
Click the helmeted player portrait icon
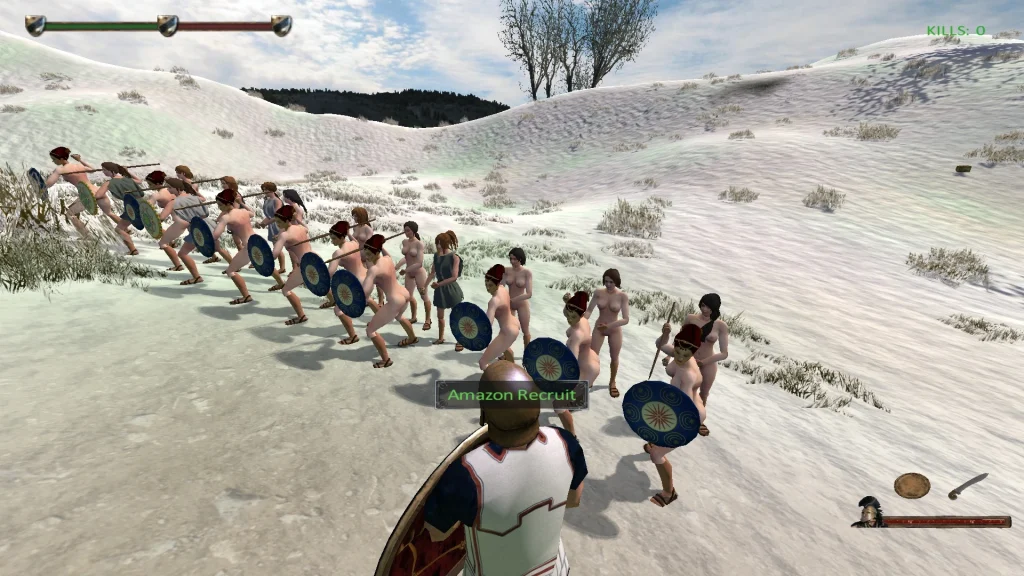[x=868, y=512]
